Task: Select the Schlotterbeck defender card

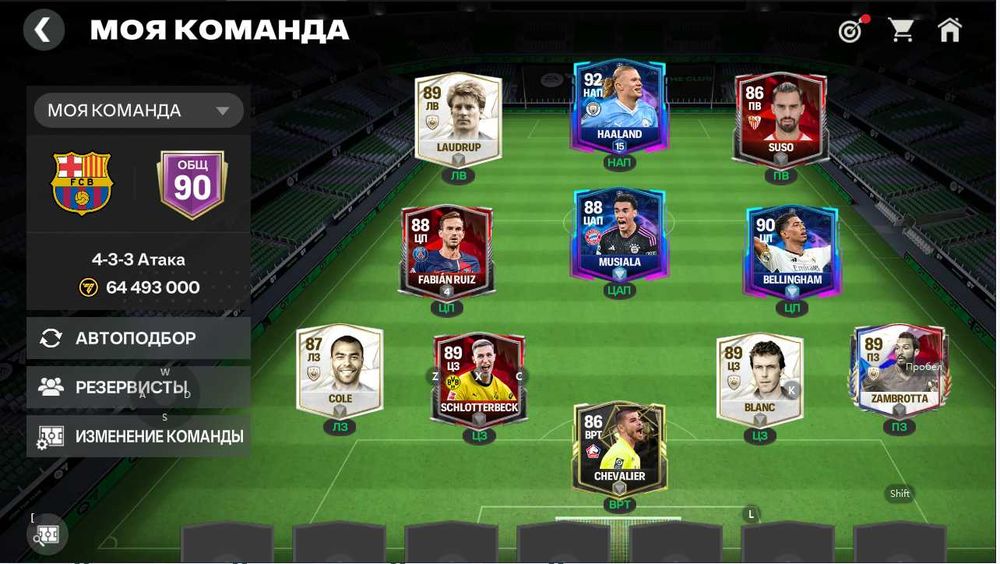Action: click(478, 380)
